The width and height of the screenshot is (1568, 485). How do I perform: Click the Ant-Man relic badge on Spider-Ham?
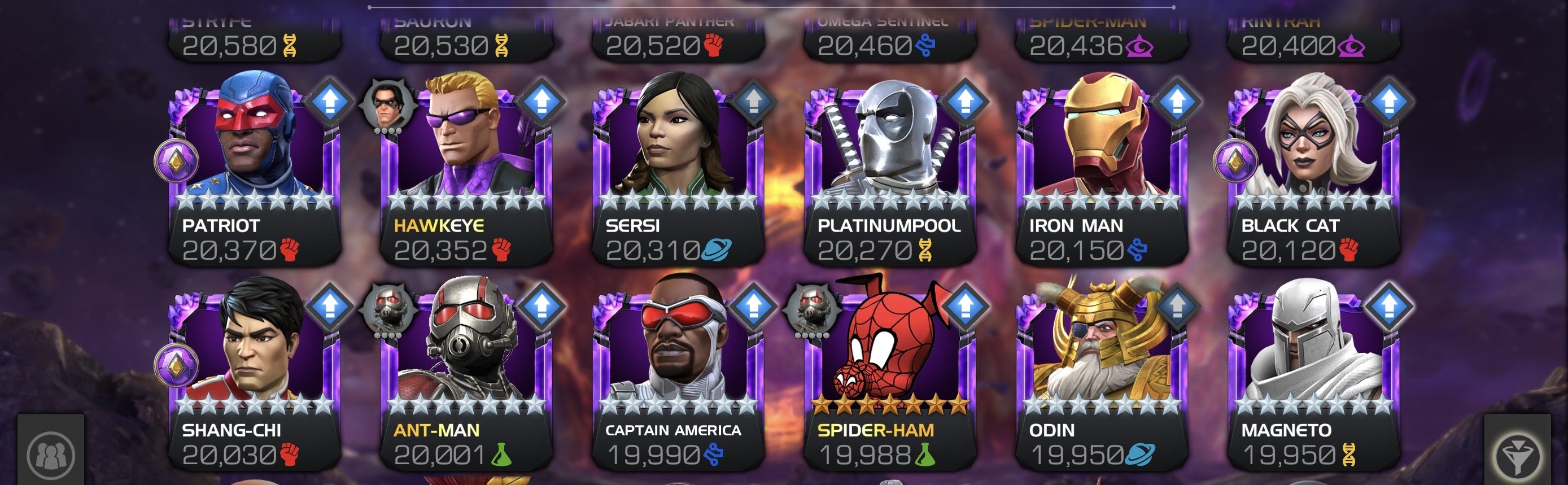click(811, 308)
